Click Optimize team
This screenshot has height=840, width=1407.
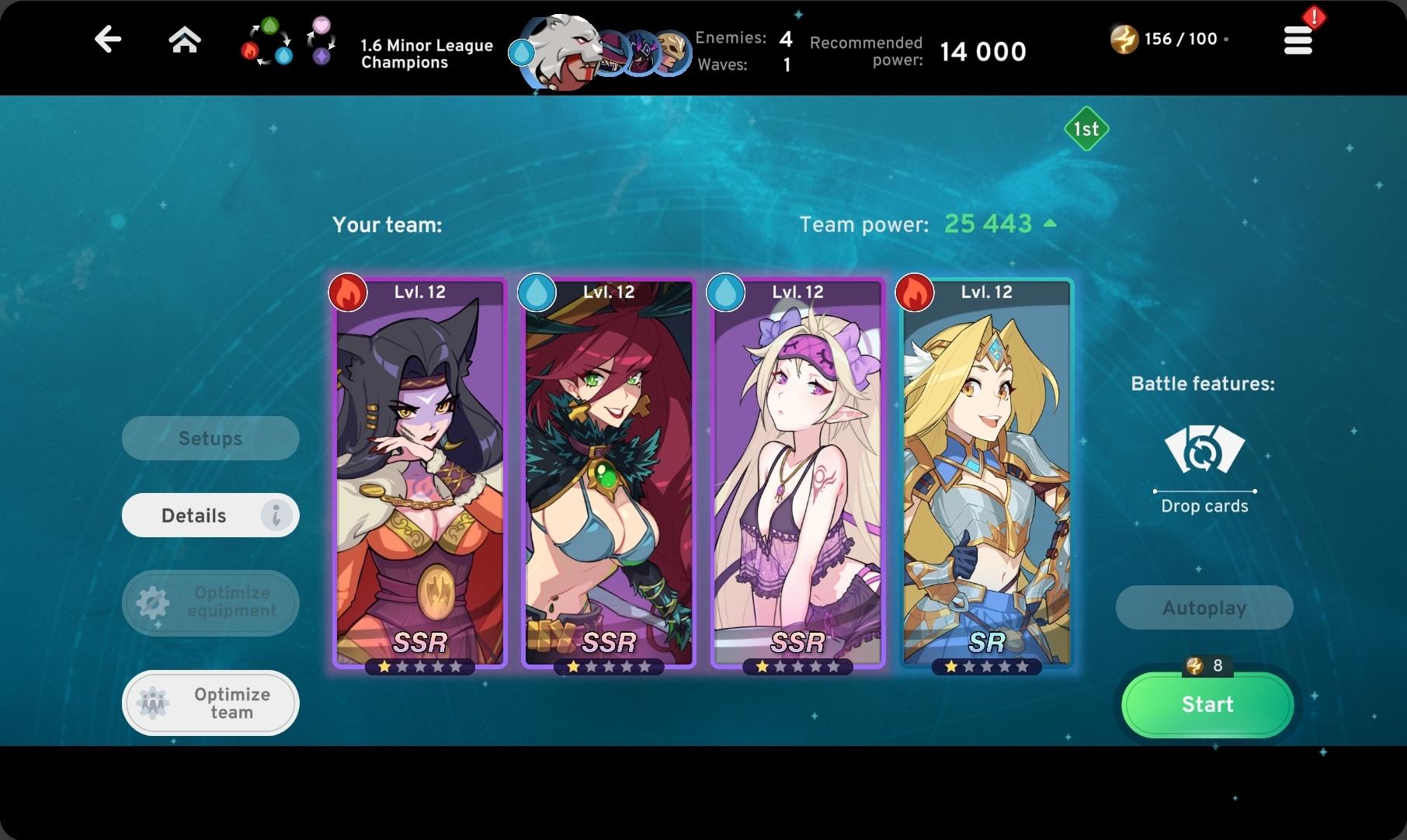click(x=210, y=703)
